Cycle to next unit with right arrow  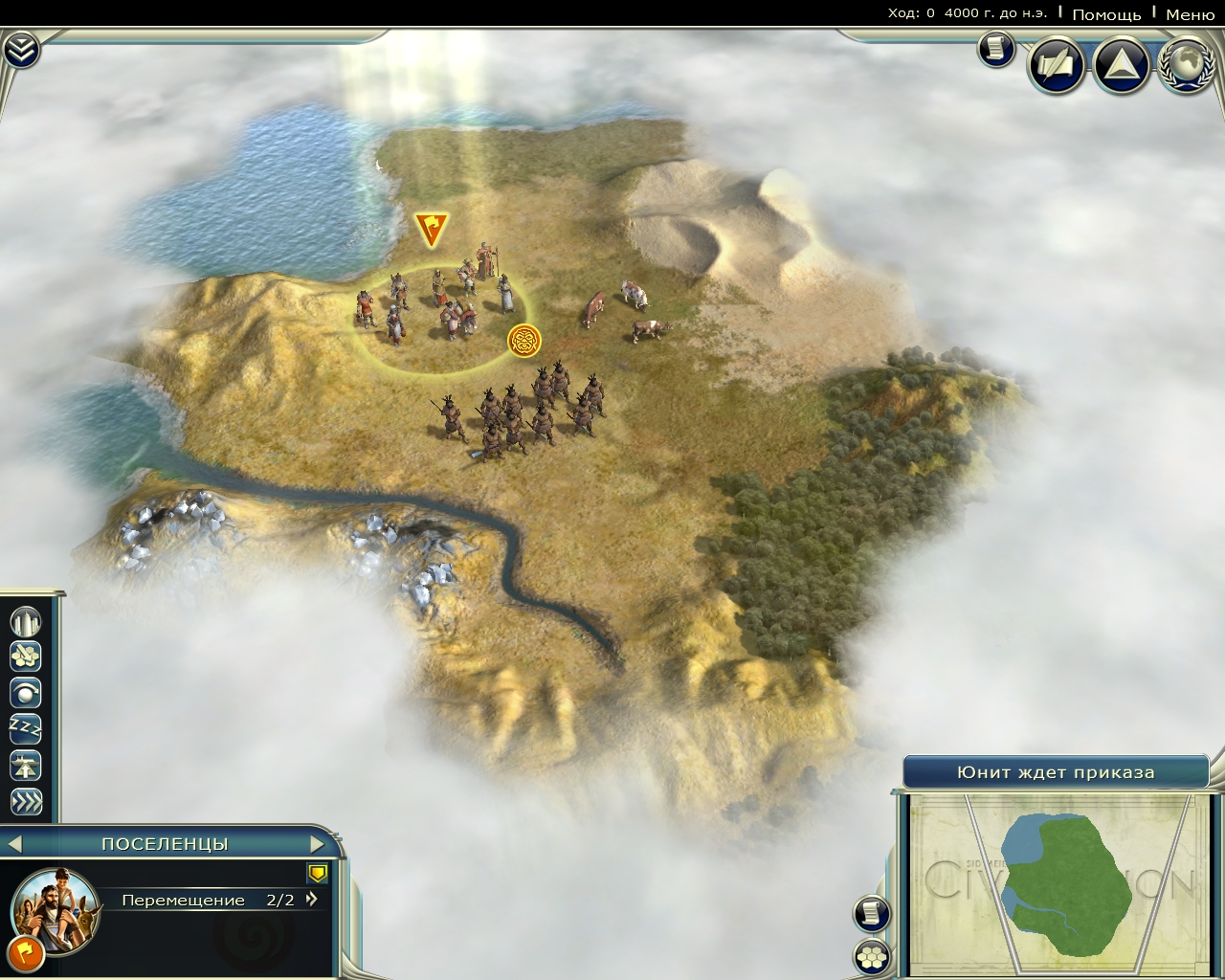(318, 844)
